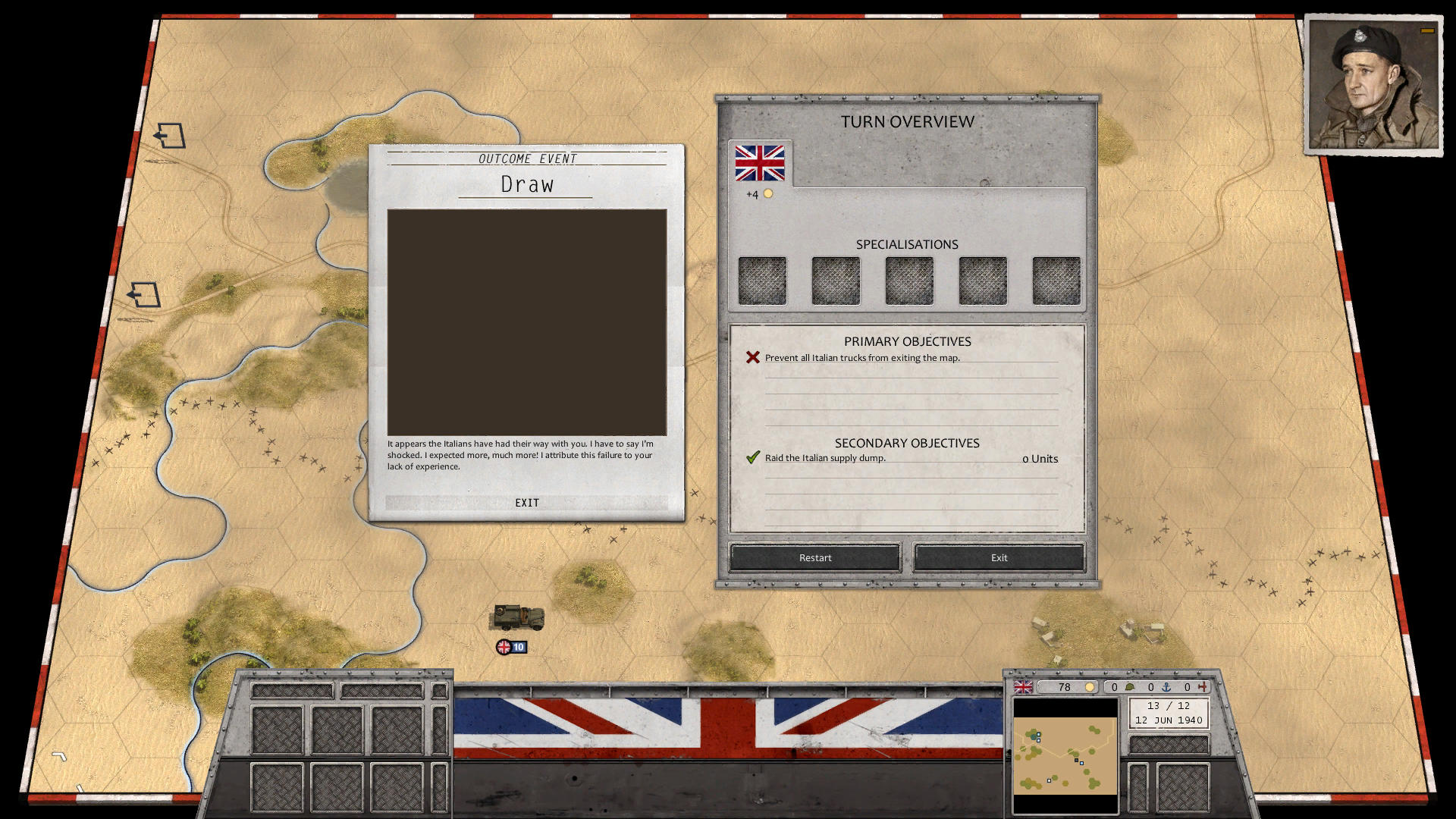This screenshot has height=819, width=1456.
Task: Switch to the Turn Overview panel
Action: click(907, 121)
